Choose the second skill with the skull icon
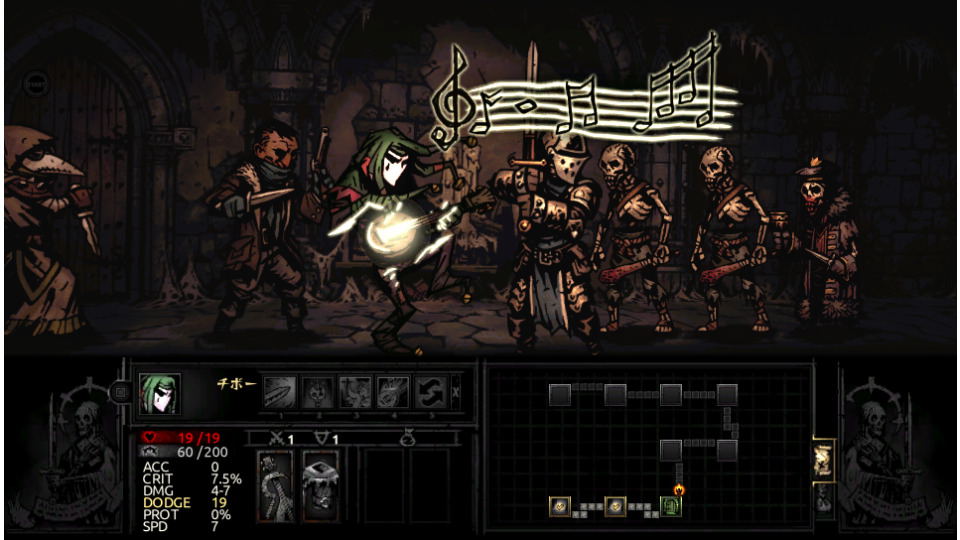This screenshot has width=960, height=540. (x=317, y=392)
